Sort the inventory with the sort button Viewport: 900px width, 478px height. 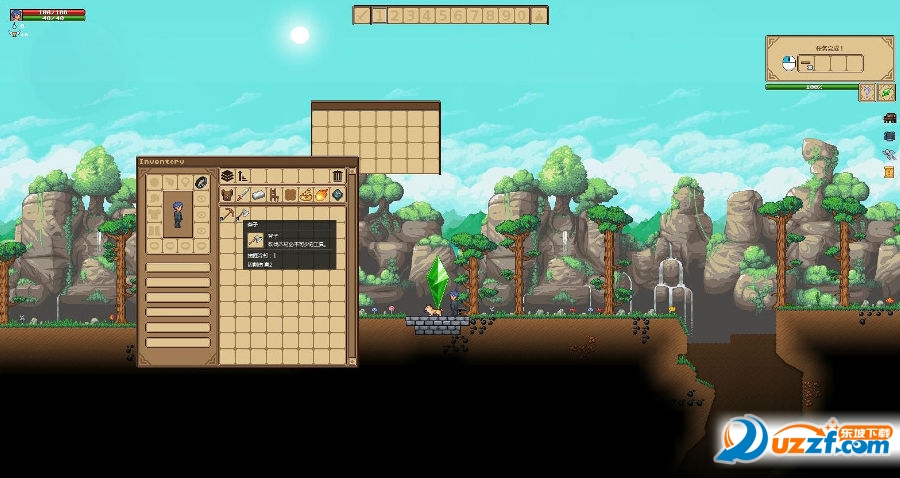point(243,177)
